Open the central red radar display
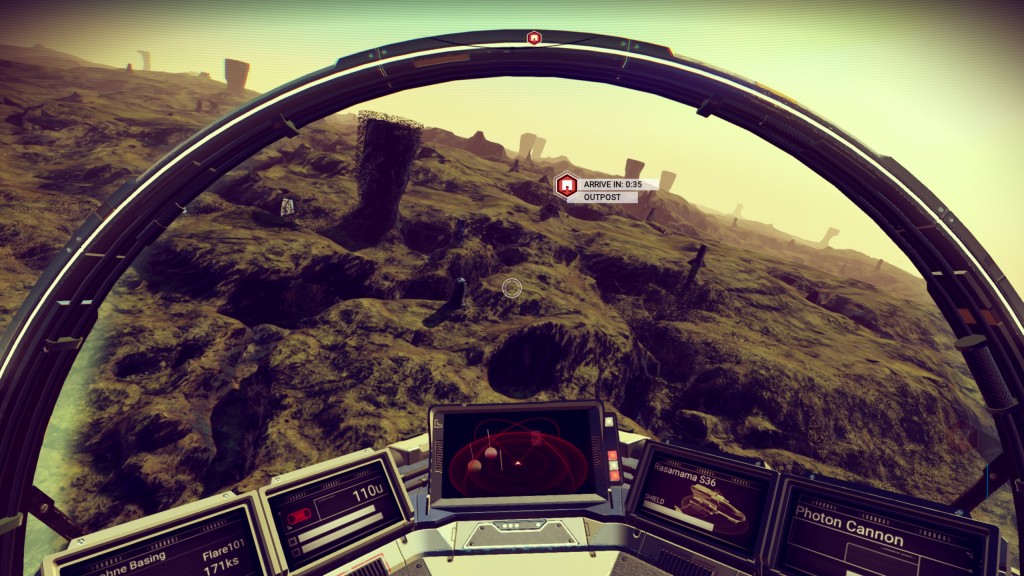 [x=517, y=452]
